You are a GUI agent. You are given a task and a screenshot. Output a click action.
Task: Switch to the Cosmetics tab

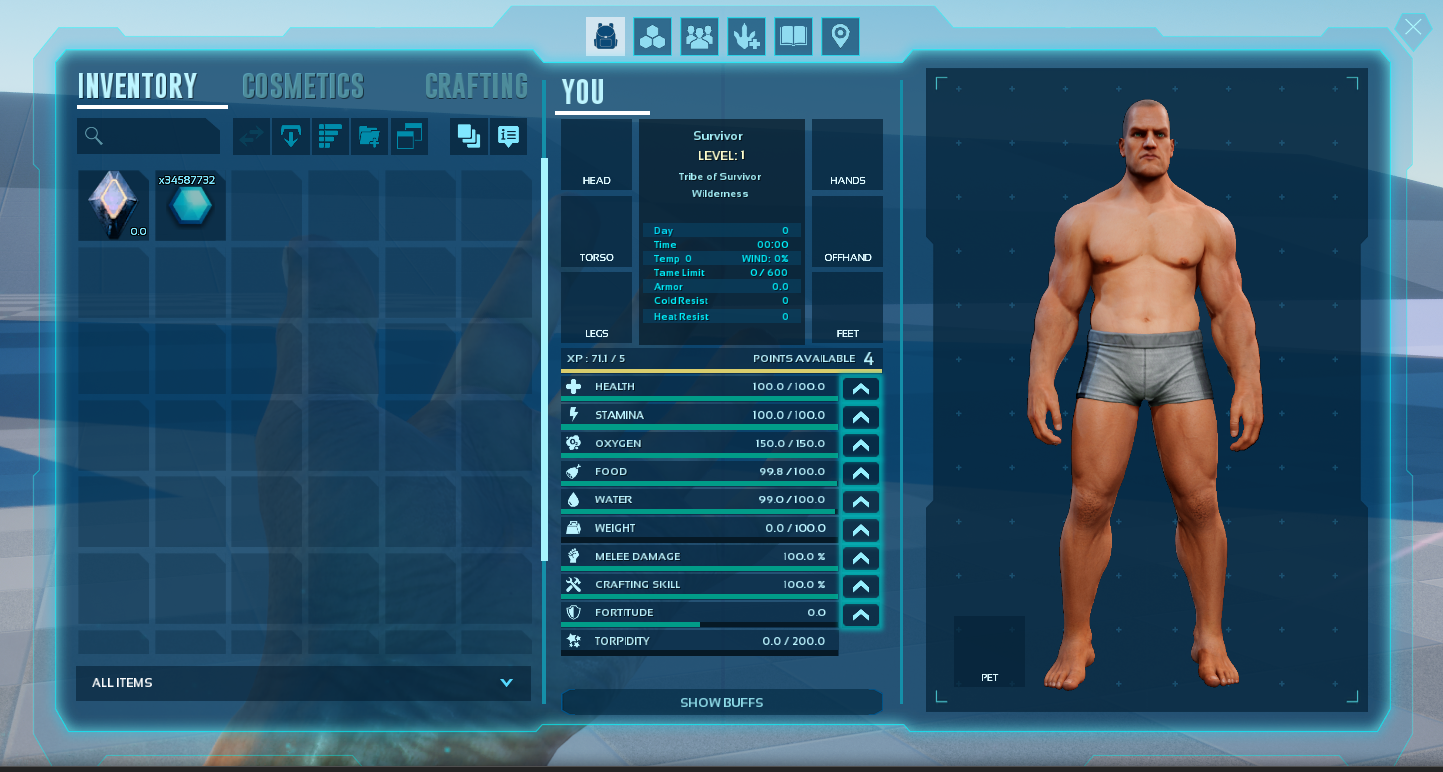pyautogui.click(x=303, y=87)
